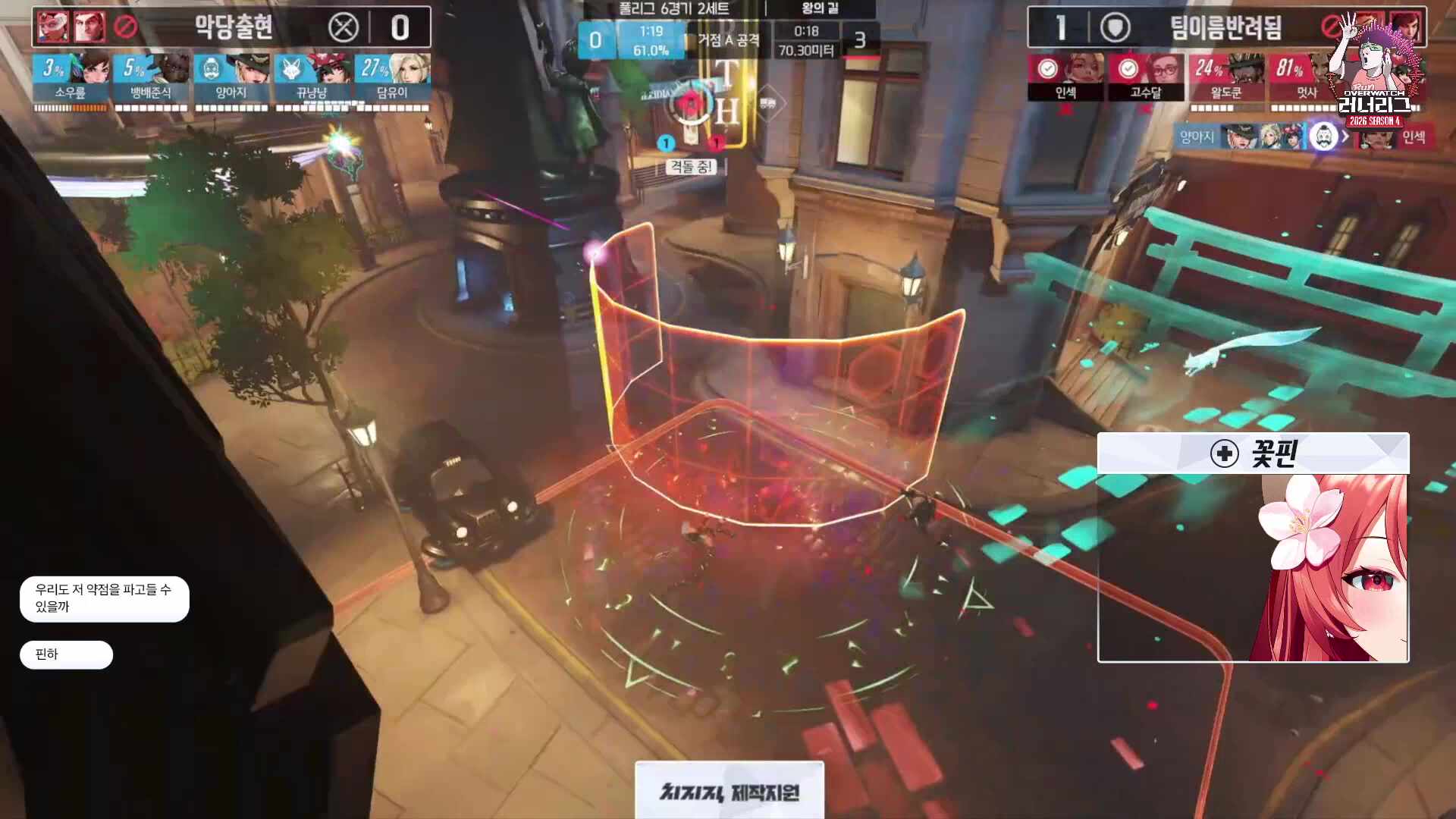The height and width of the screenshot is (819, 1456).
Task: Click the crossed-swords icon beside 악당출현 score
Action: tap(345, 28)
